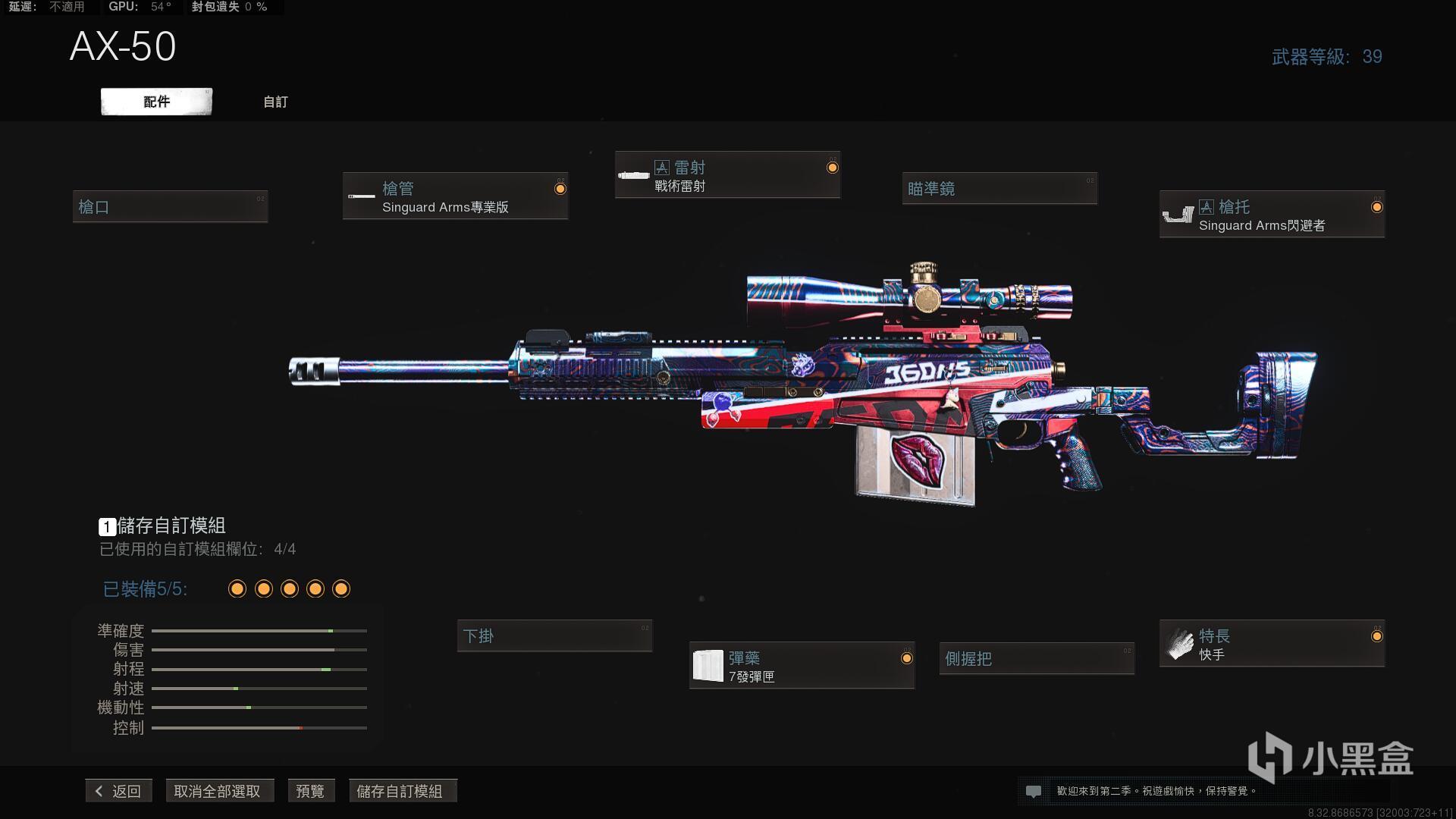Image resolution: width=1456 pixels, height=819 pixels.
Task: Open the empty 下掛 slot
Action: coord(554,636)
